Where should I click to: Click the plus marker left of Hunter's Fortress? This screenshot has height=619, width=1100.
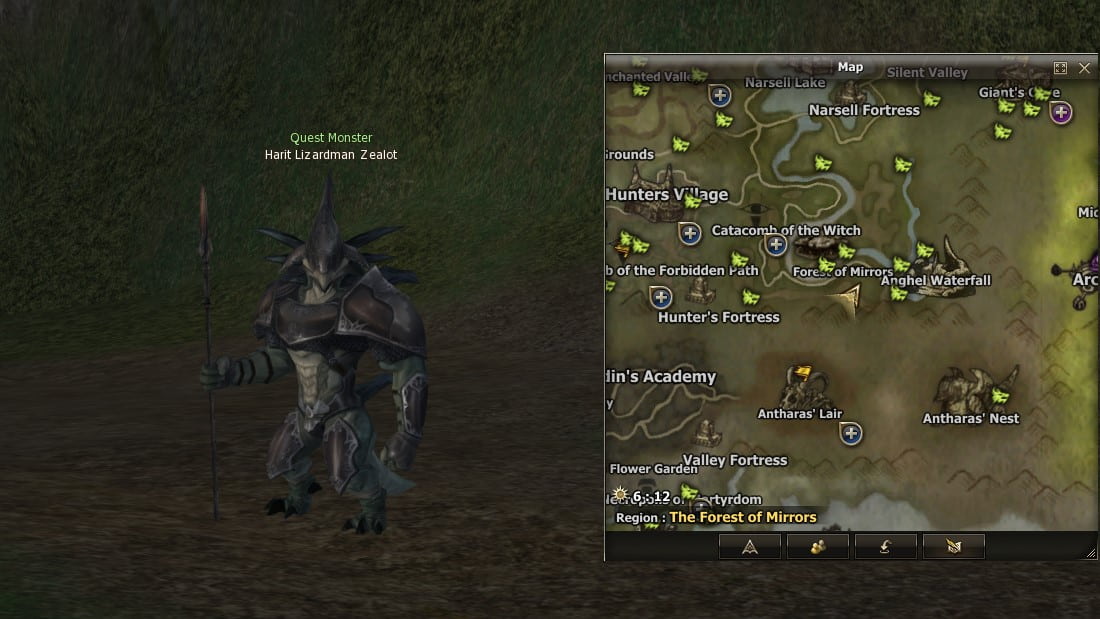click(660, 296)
